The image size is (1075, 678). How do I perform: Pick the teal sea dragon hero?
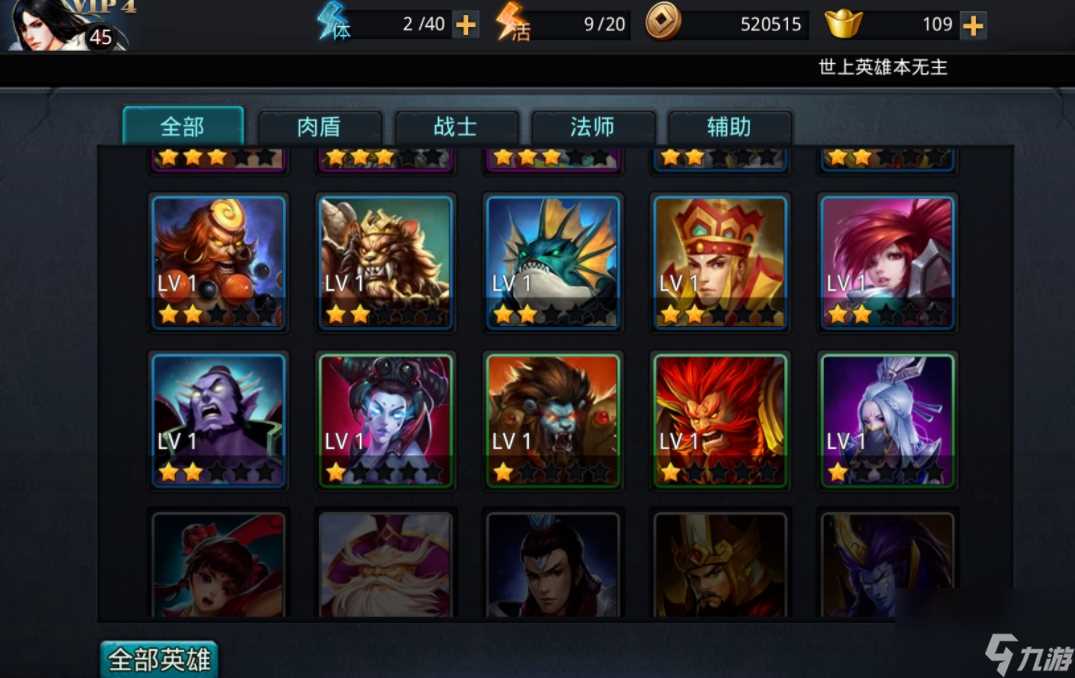(x=553, y=261)
